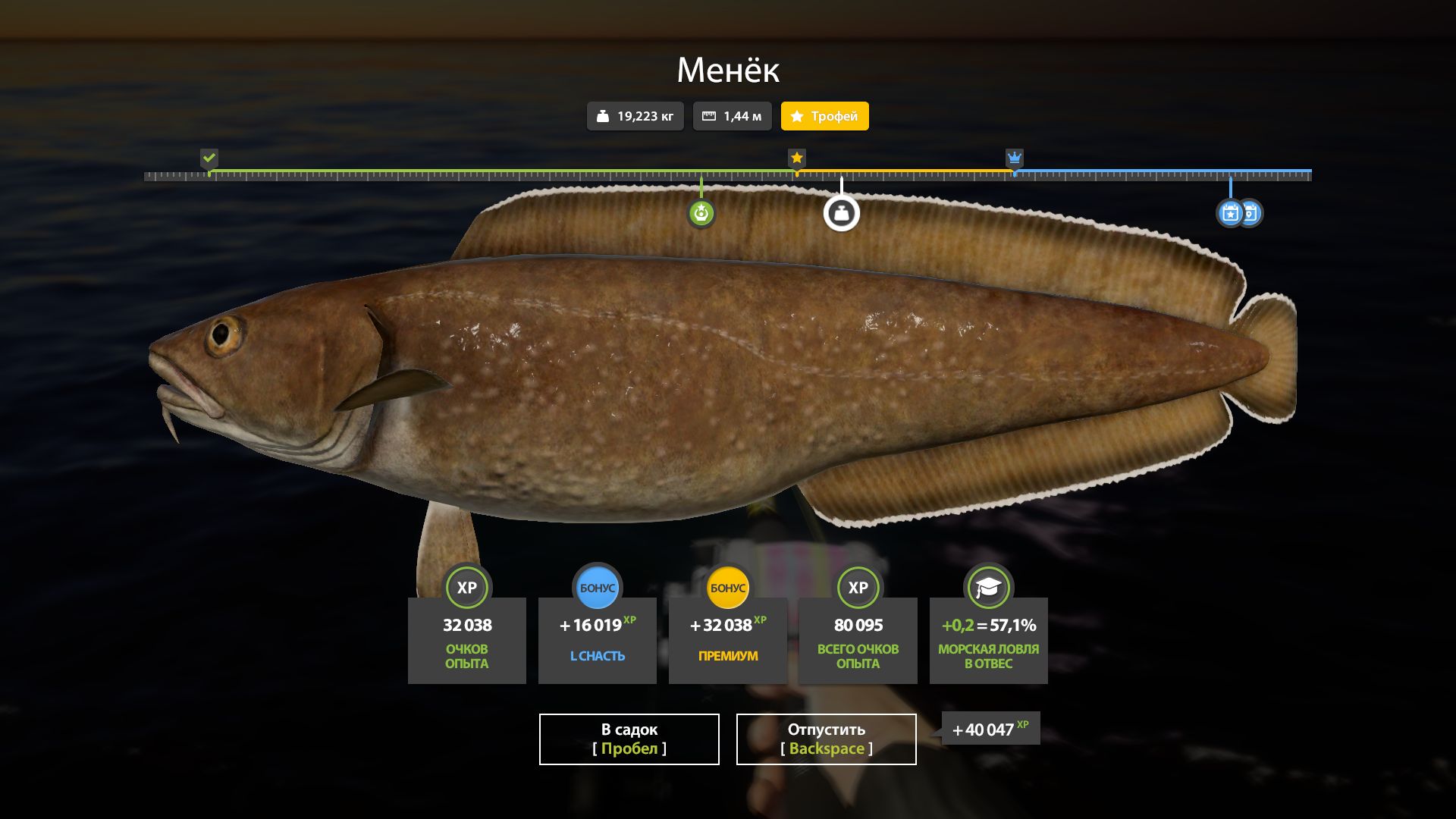
Task: Select the blue calendar record marker
Action: tap(1231, 213)
